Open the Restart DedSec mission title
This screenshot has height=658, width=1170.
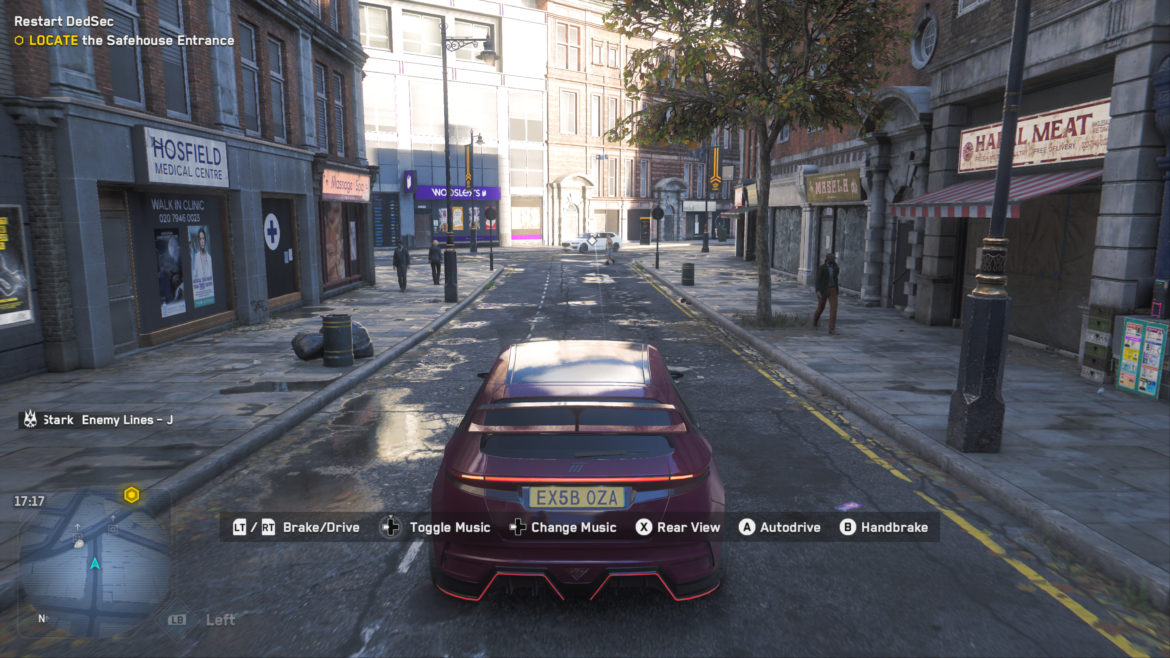pos(63,21)
